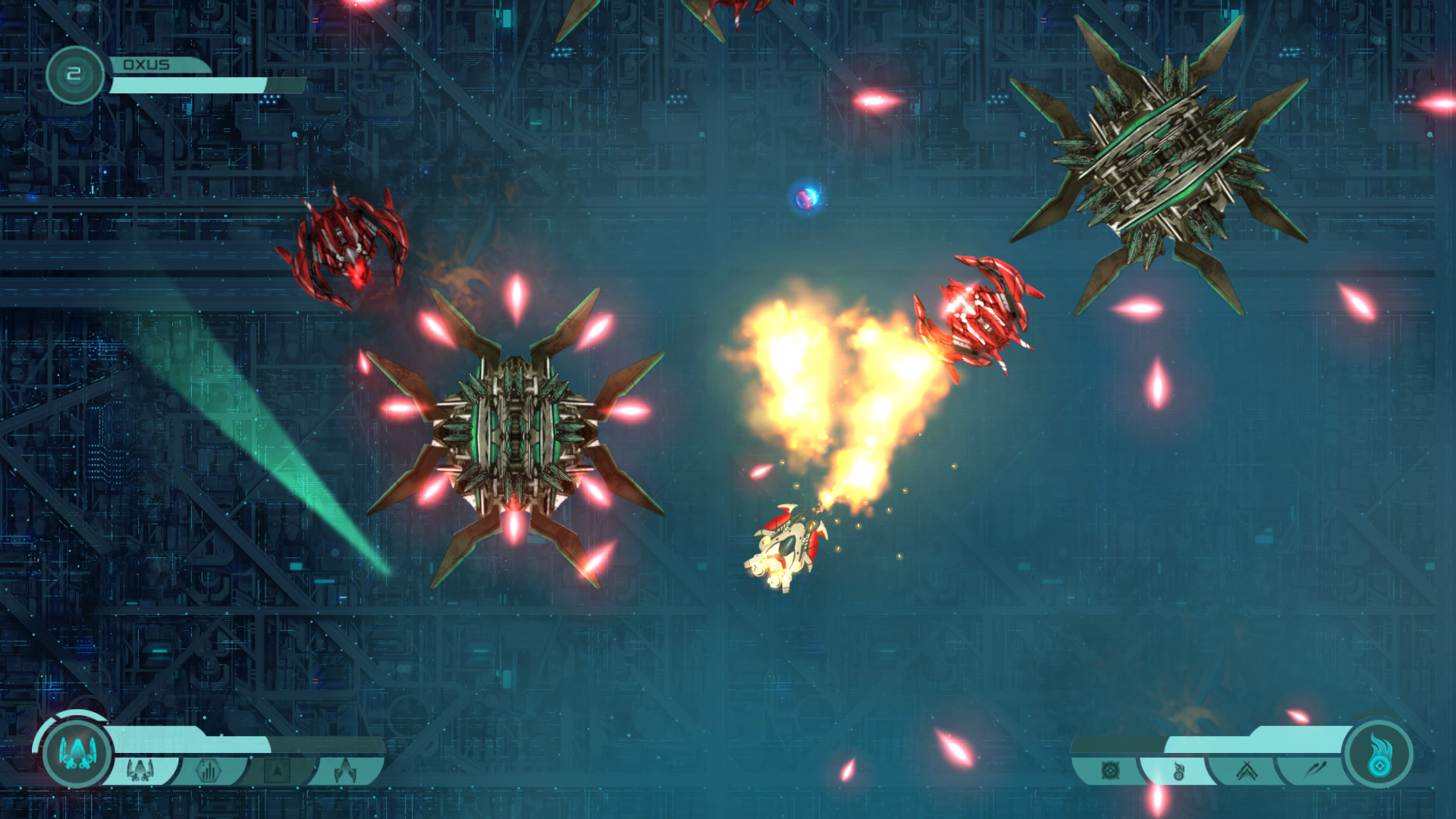Select the level 2 badge beside OXUS
The width and height of the screenshot is (1456, 819).
[74, 73]
